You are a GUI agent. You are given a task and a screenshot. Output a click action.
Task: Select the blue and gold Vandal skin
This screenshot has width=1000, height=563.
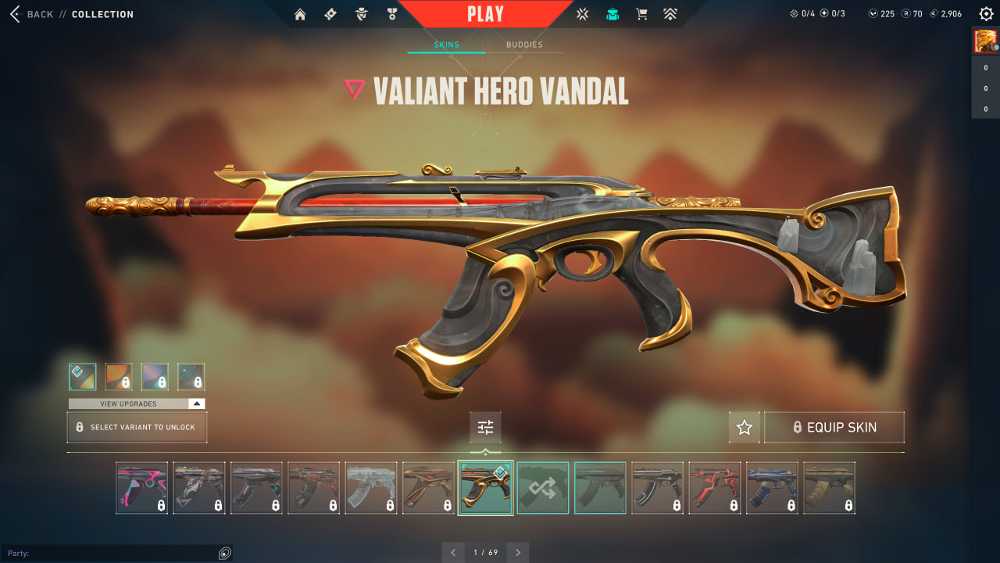click(x=772, y=487)
